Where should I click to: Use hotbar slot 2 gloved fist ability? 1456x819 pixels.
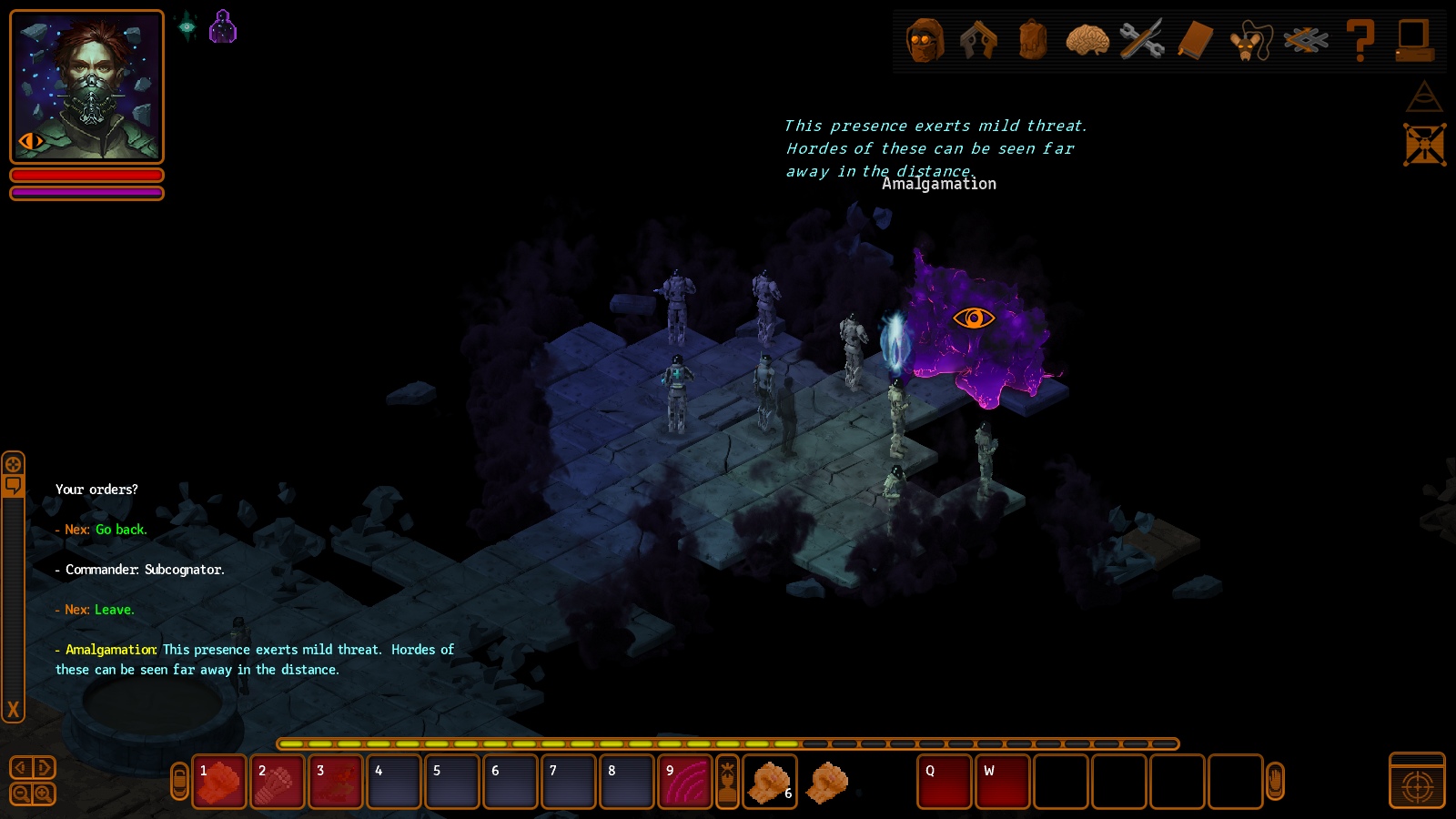[278, 782]
